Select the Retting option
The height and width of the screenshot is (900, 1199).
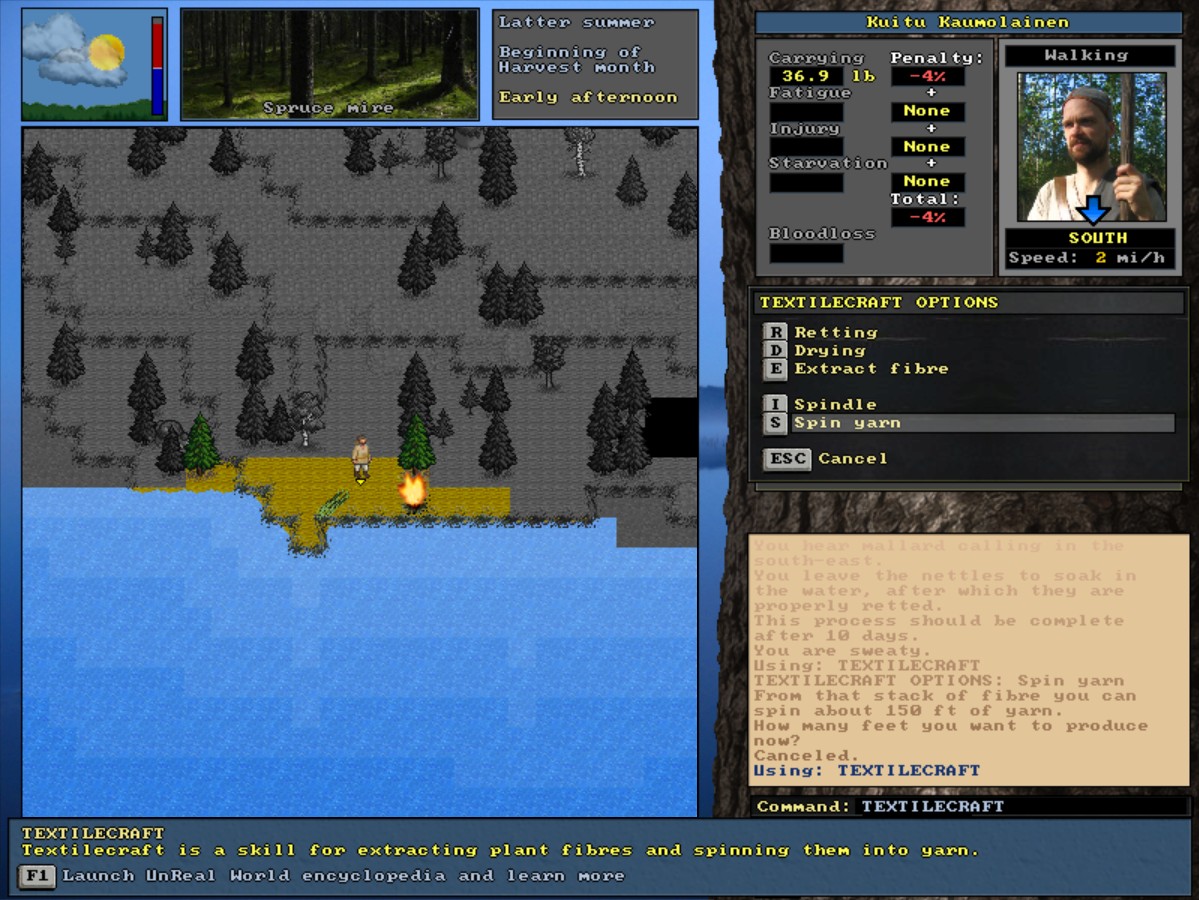coord(835,332)
